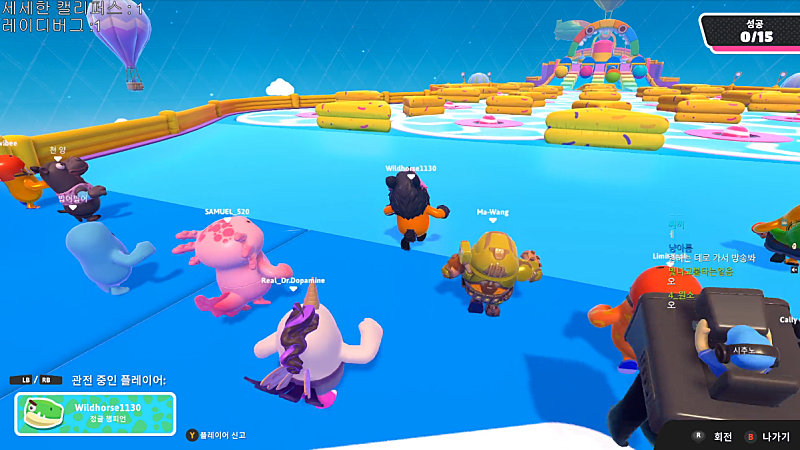Select the Wildhorse1130 spectated player card
The width and height of the screenshot is (800, 450).
95,413
